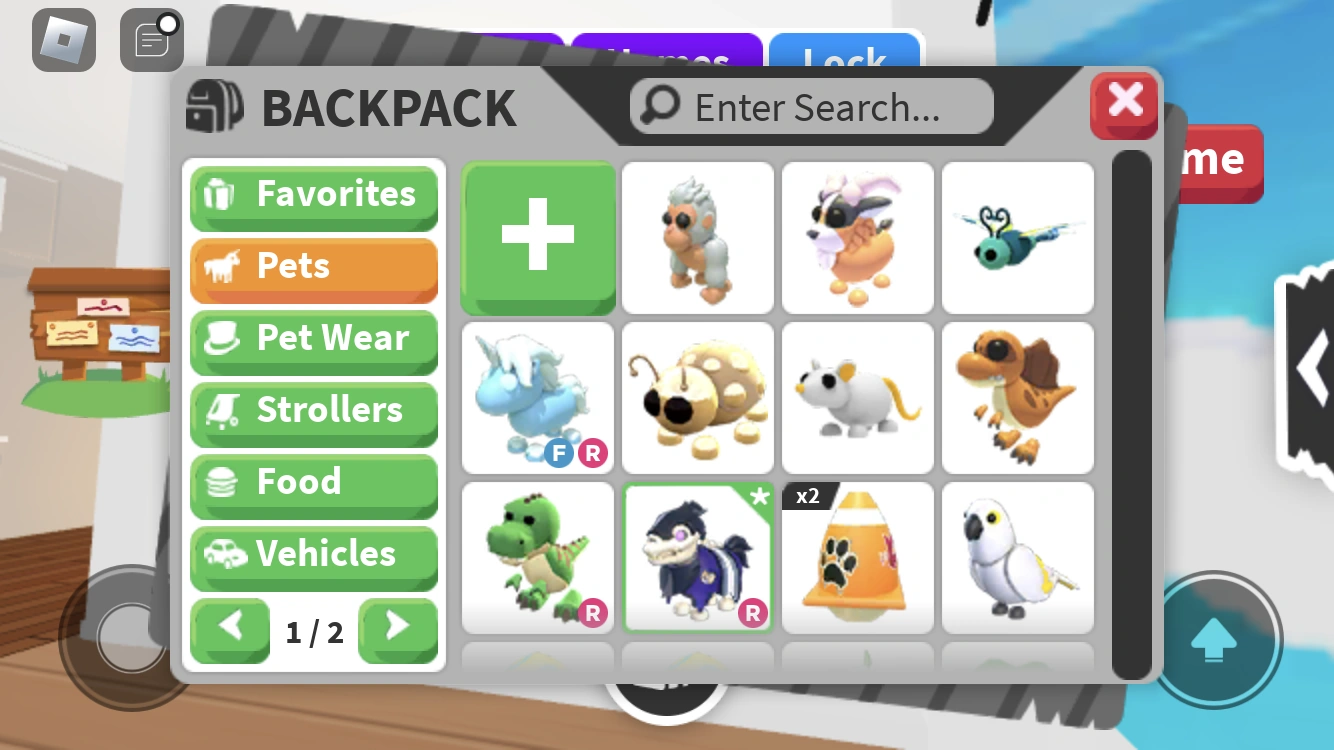Advance to page 2 with the right arrow
Image resolution: width=1334 pixels, height=750 pixels.
[x=398, y=630]
